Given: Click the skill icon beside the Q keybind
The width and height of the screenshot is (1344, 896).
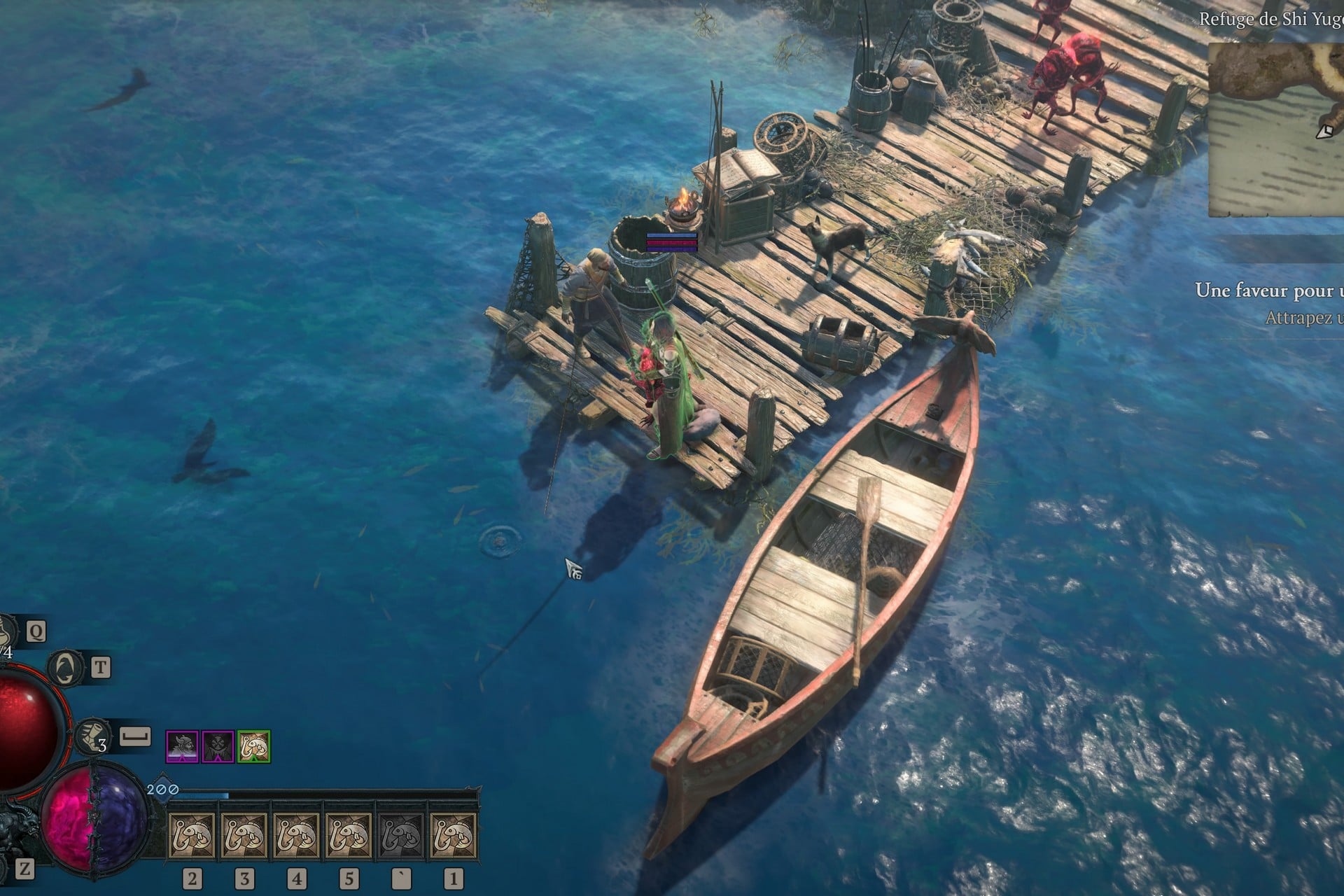Looking at the screenshot, I should [6, 630].
